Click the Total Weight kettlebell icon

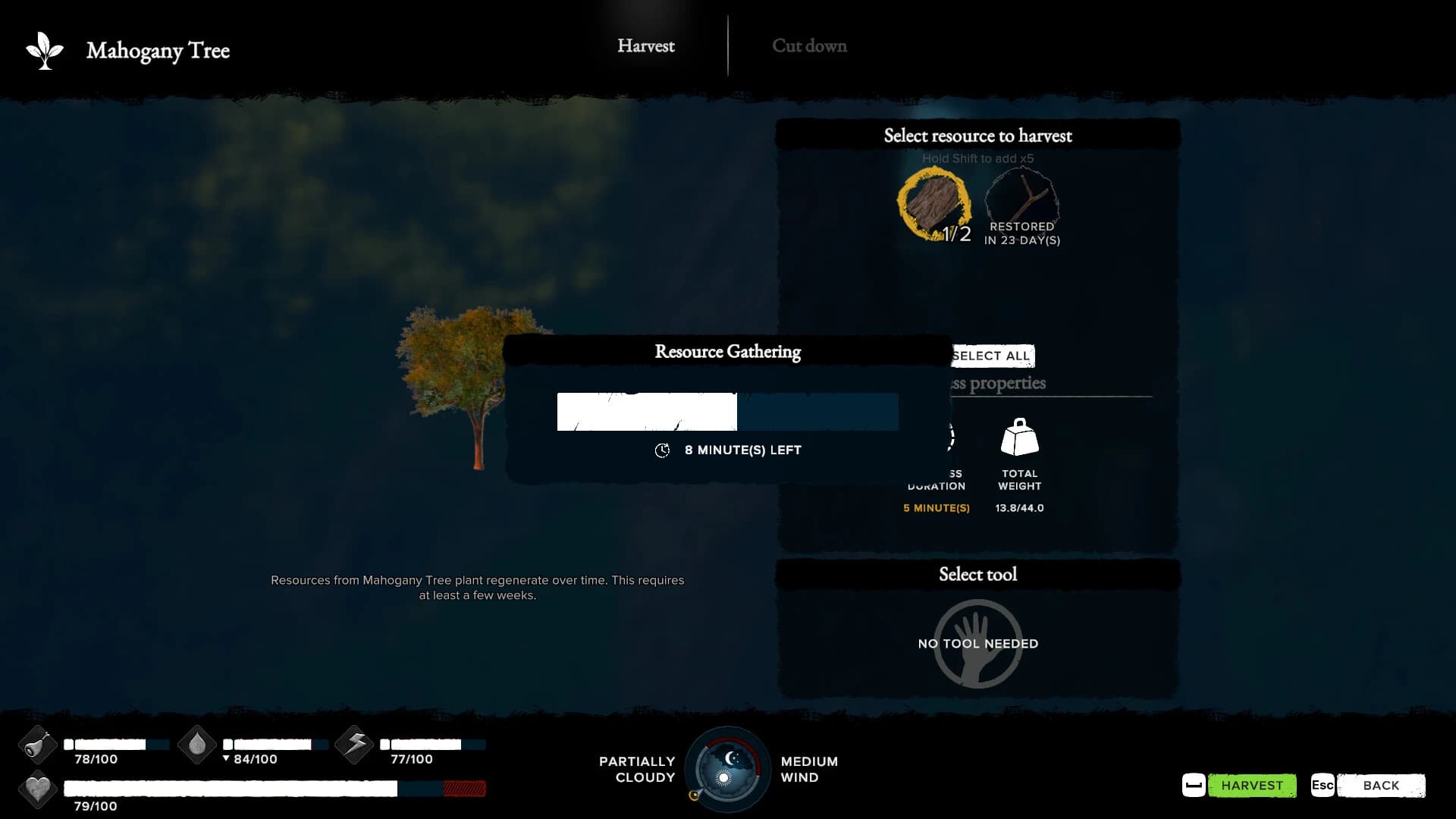(x=1019, y=438)
